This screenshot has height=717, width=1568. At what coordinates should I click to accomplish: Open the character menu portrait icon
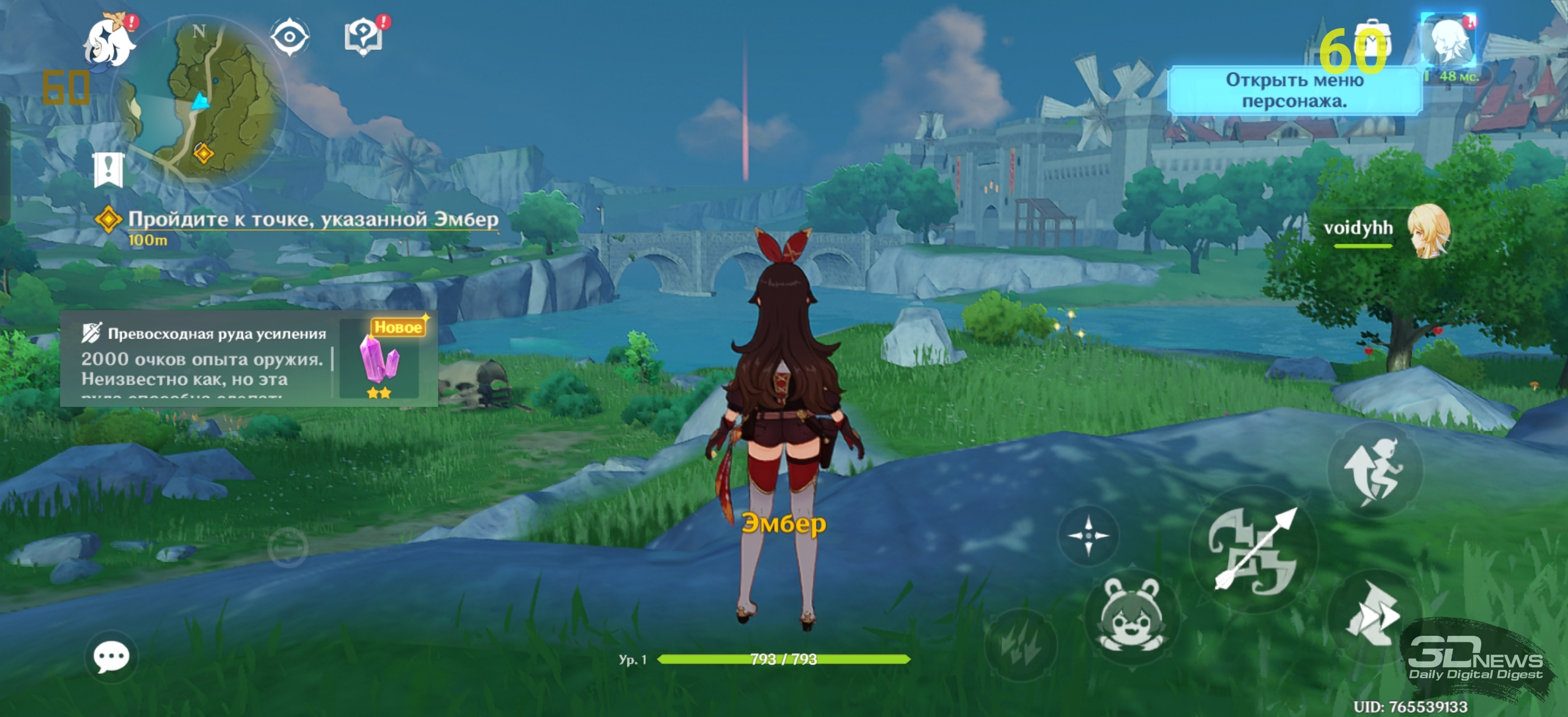click(1448, 43)
